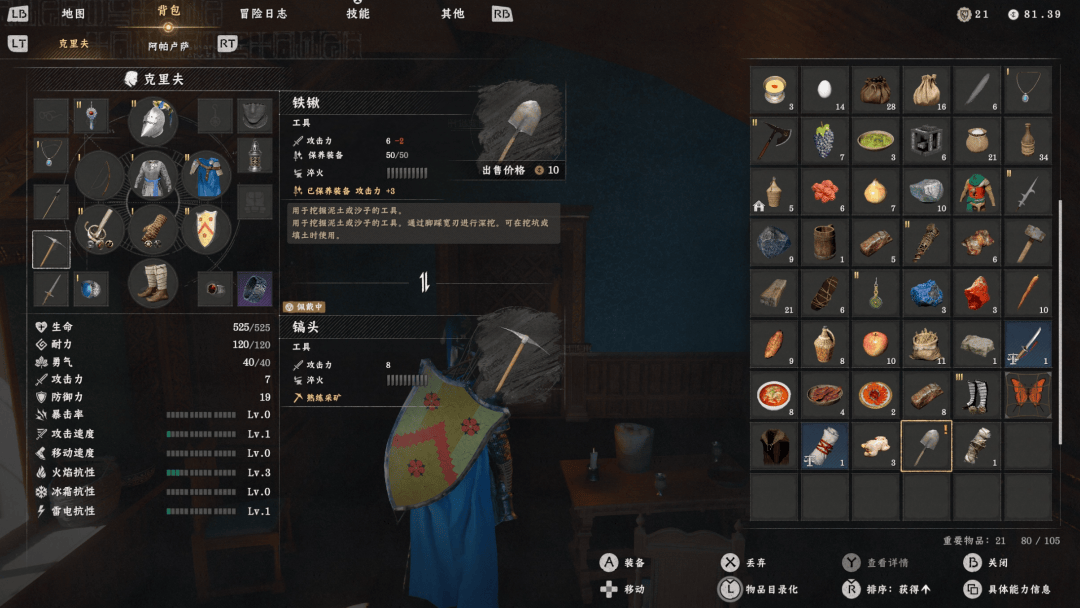Select the butterfly item slot
This screenshot has height=608, width=1080.
pos(1028,394)
